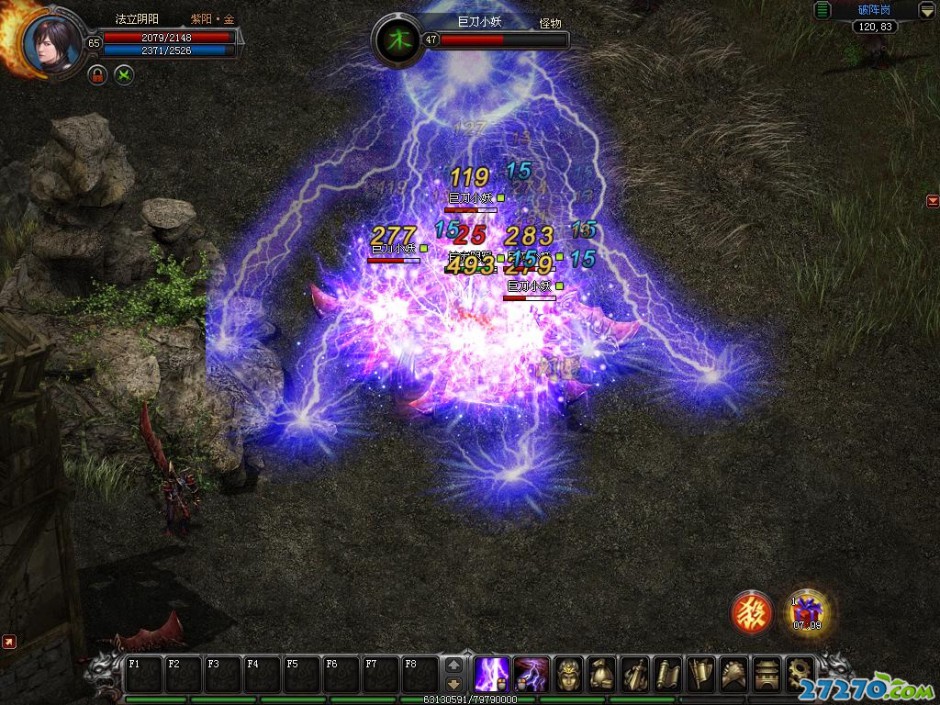The image size is (940, 705).
Task: Select the monster target's green element emblem
Action: 399,41
